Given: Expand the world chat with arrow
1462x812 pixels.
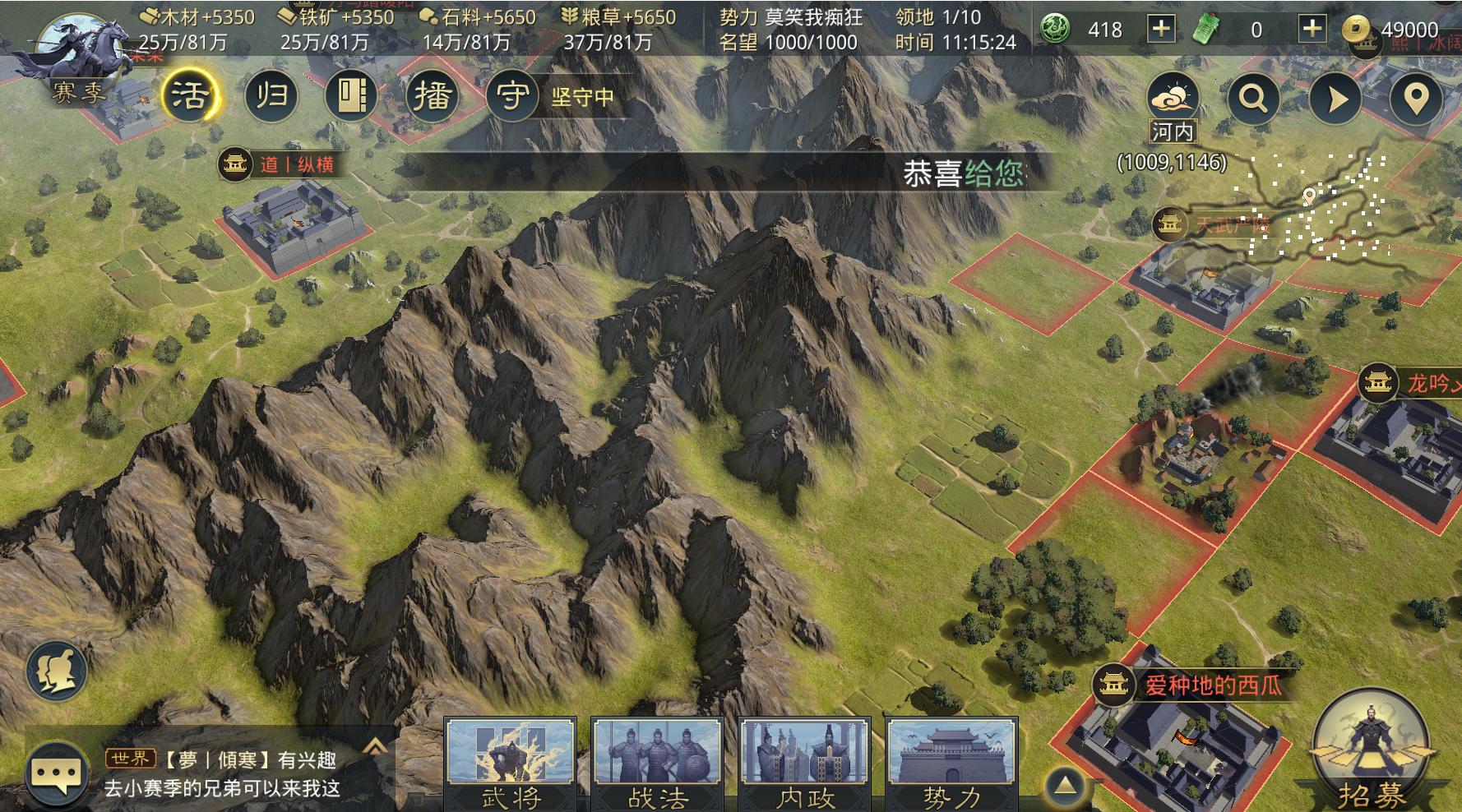Looking at the screenshot, I should [375, 746].
